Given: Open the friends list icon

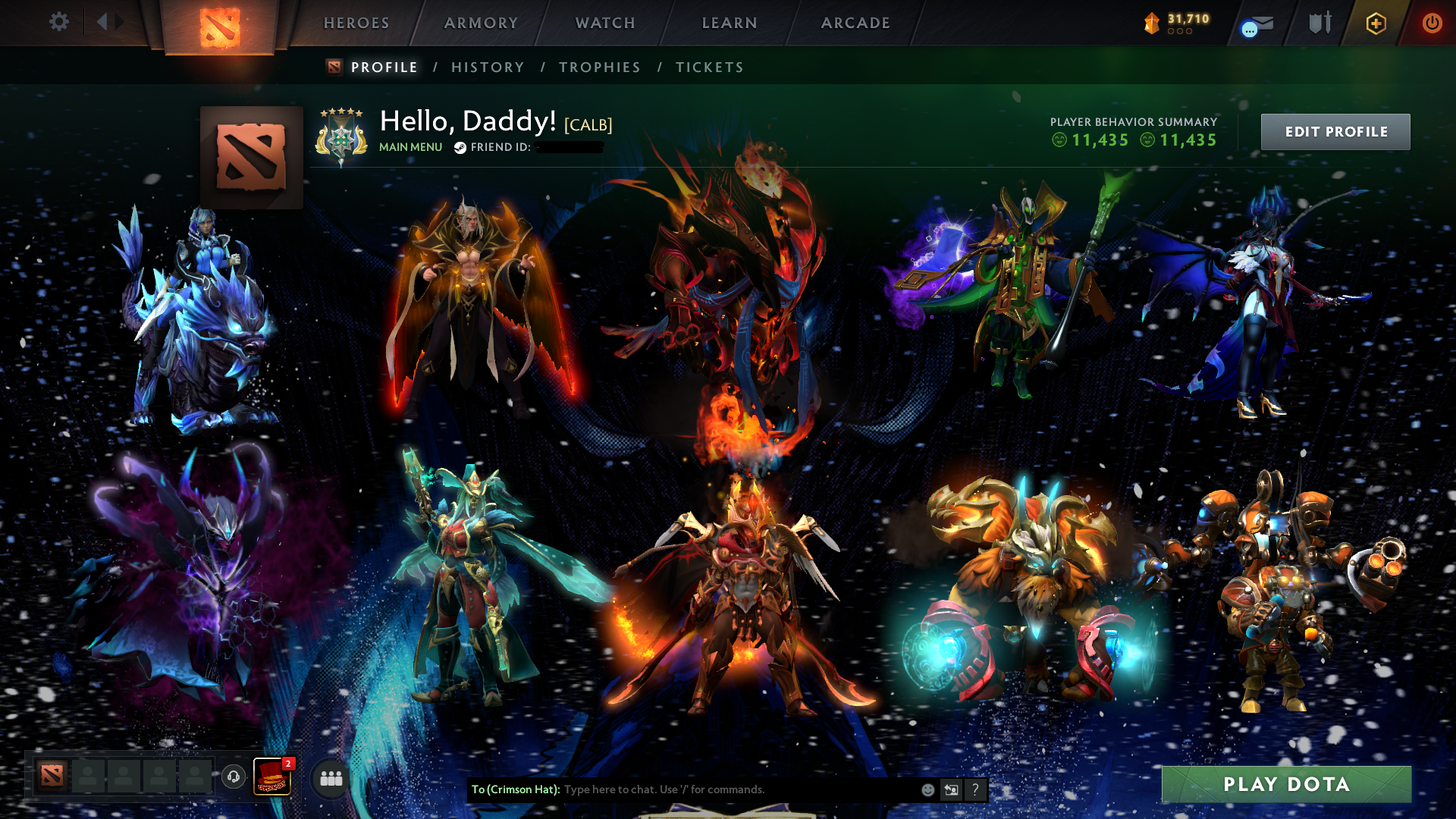Looking at the screenshot, I should click(x=328, y=777).
